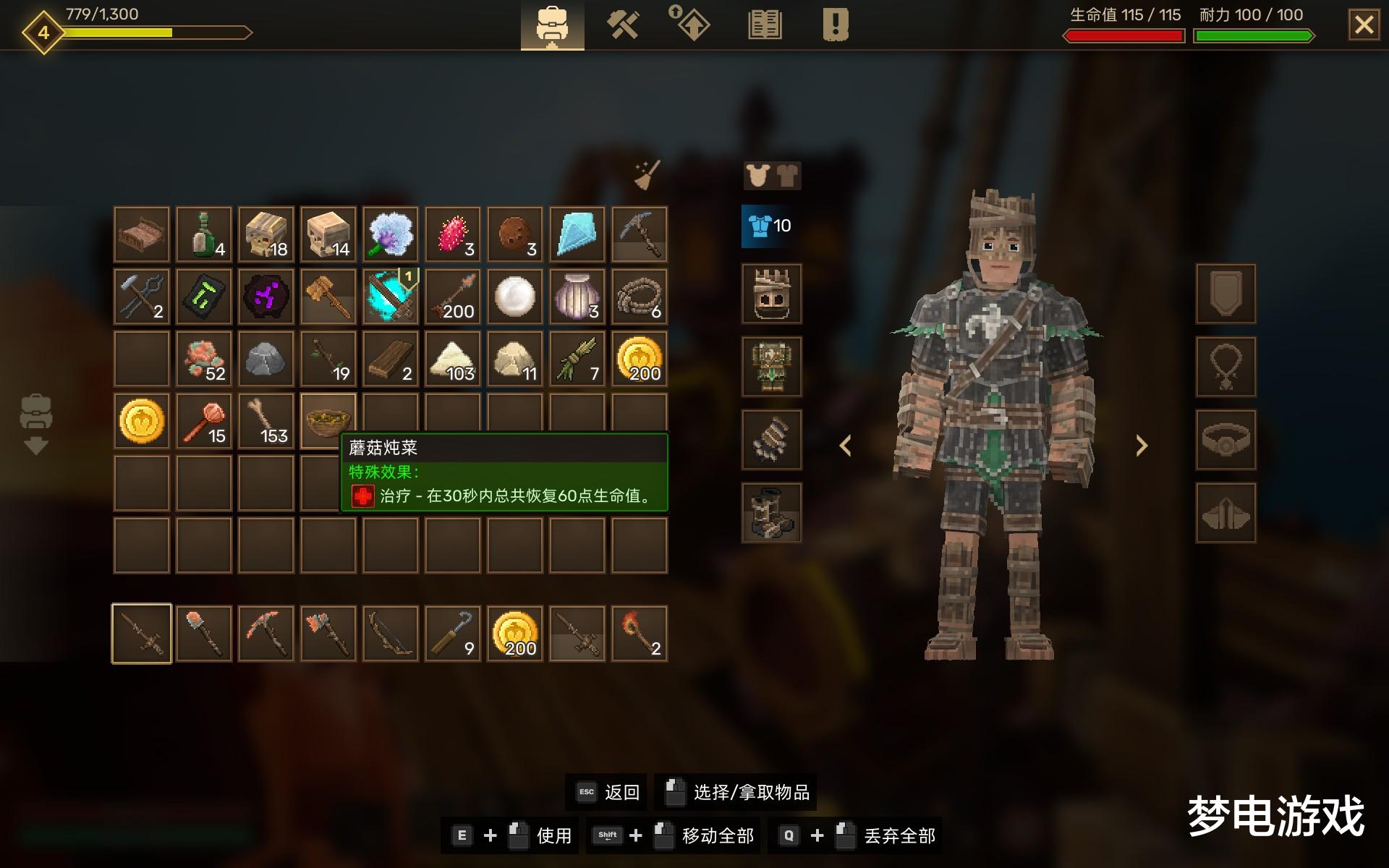
Task: Select the mushroom stew bowl slot
Action: pos(328,420)
